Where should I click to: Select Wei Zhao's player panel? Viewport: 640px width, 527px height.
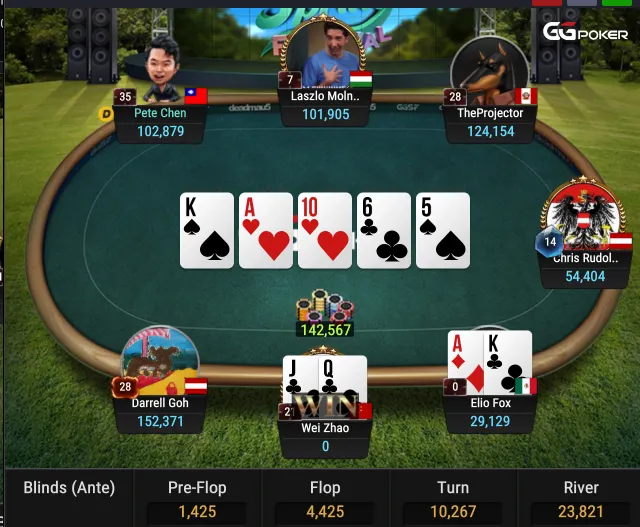coord(325,436)
